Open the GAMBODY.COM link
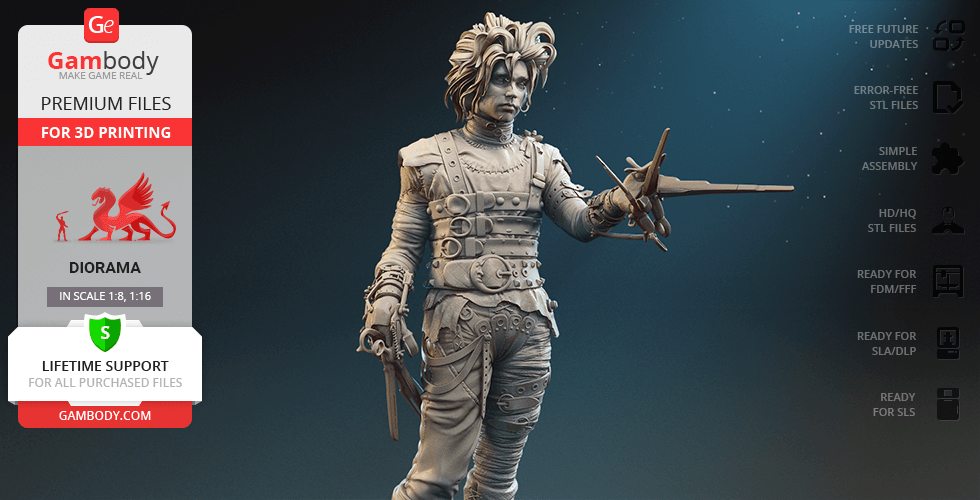 [x=105, y=415]
